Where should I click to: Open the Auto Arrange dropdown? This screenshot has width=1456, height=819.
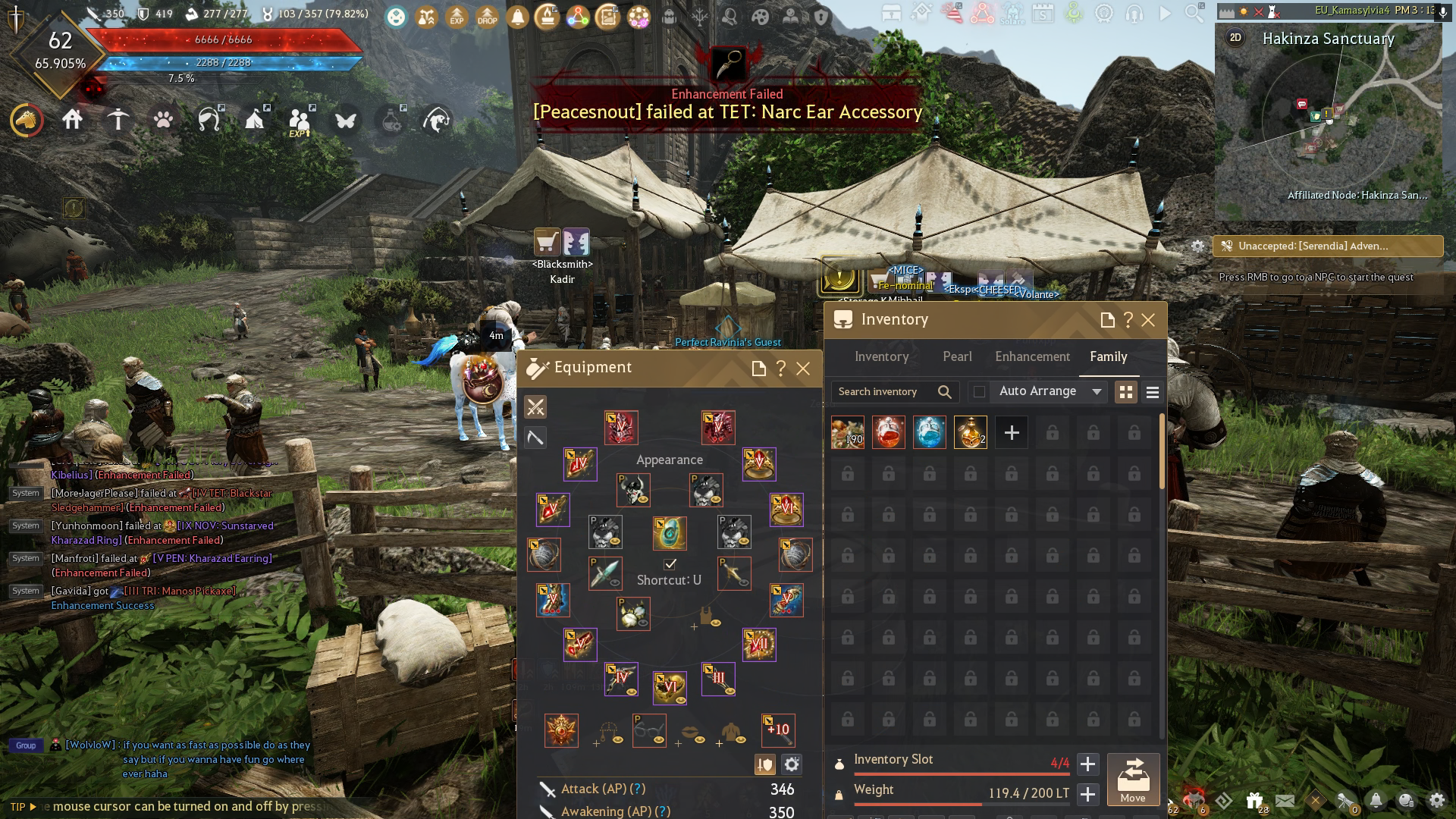[1097, 391]
